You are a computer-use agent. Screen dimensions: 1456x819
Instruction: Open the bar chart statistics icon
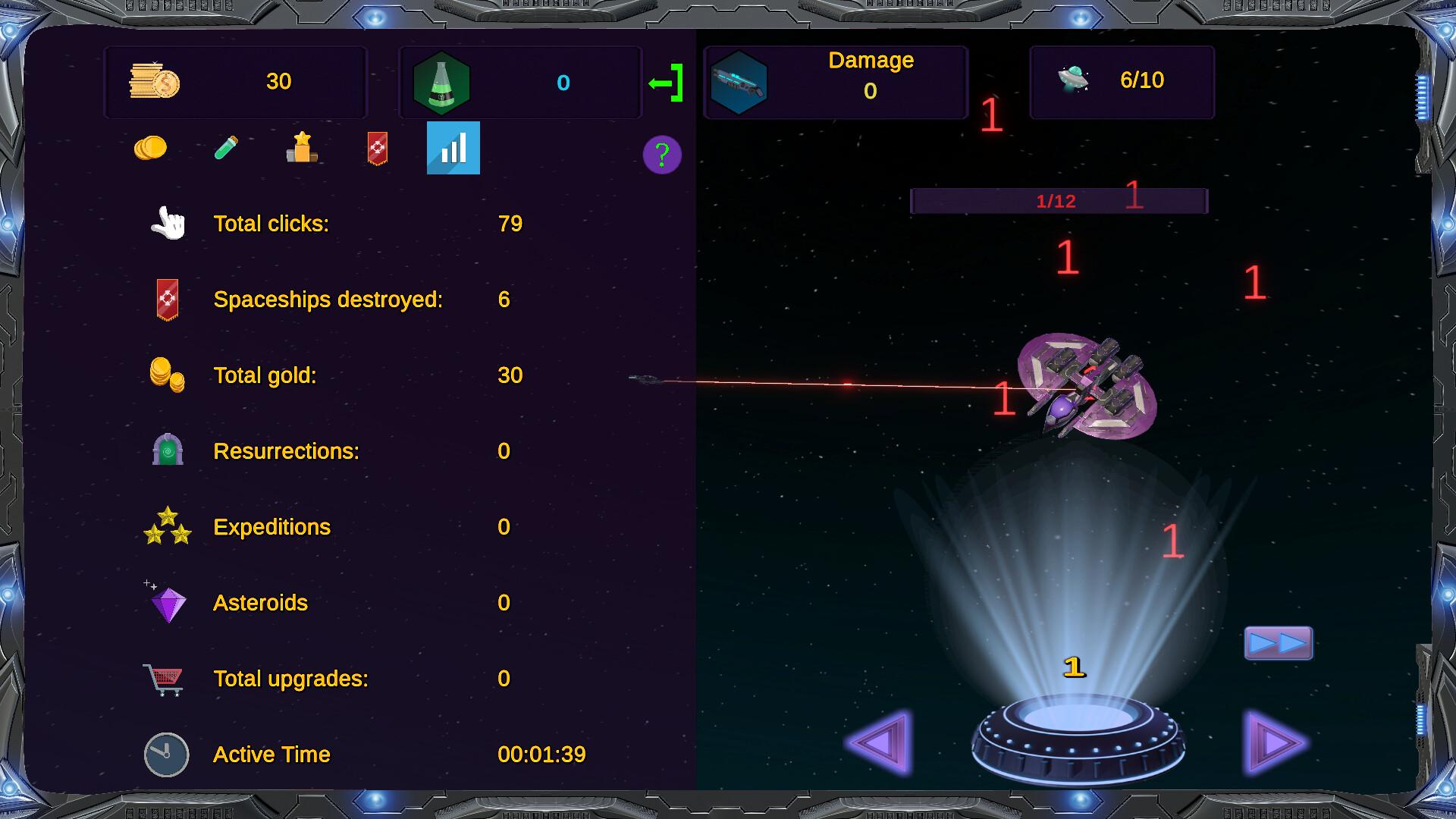coord(453,149)
